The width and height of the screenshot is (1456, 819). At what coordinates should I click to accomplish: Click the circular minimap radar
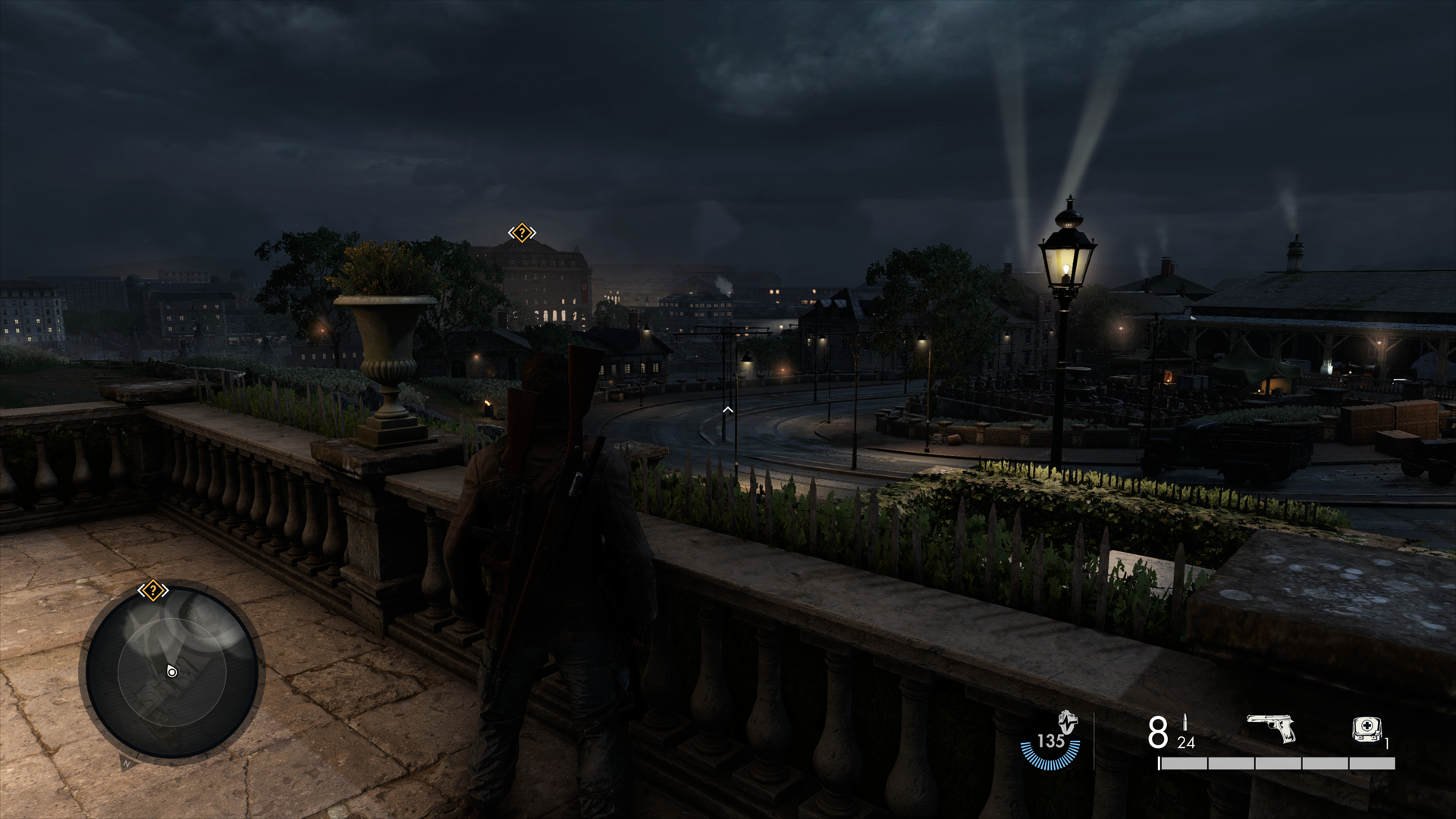[171, 672]
